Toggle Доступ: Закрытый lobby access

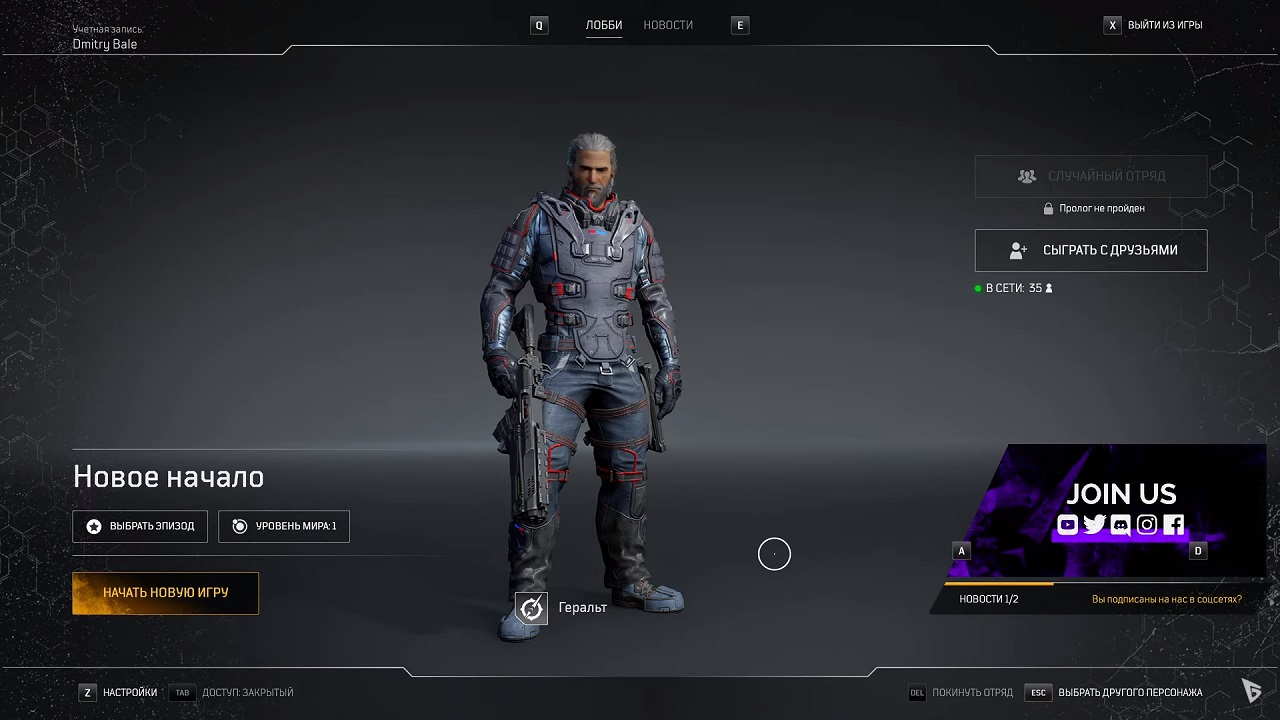click(x=246, y=692)
